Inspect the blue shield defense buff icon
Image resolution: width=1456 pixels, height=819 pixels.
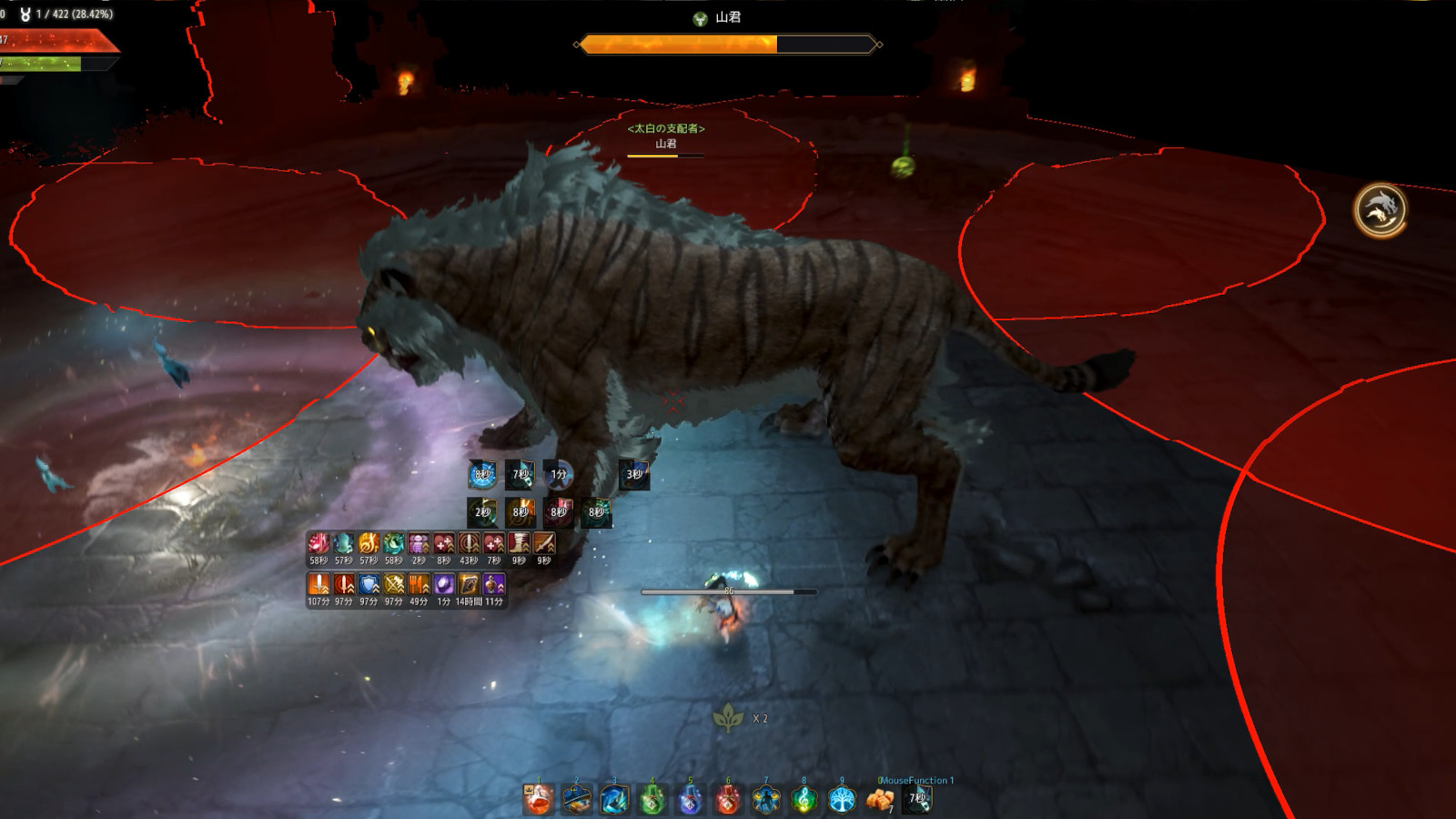(369, 584)
